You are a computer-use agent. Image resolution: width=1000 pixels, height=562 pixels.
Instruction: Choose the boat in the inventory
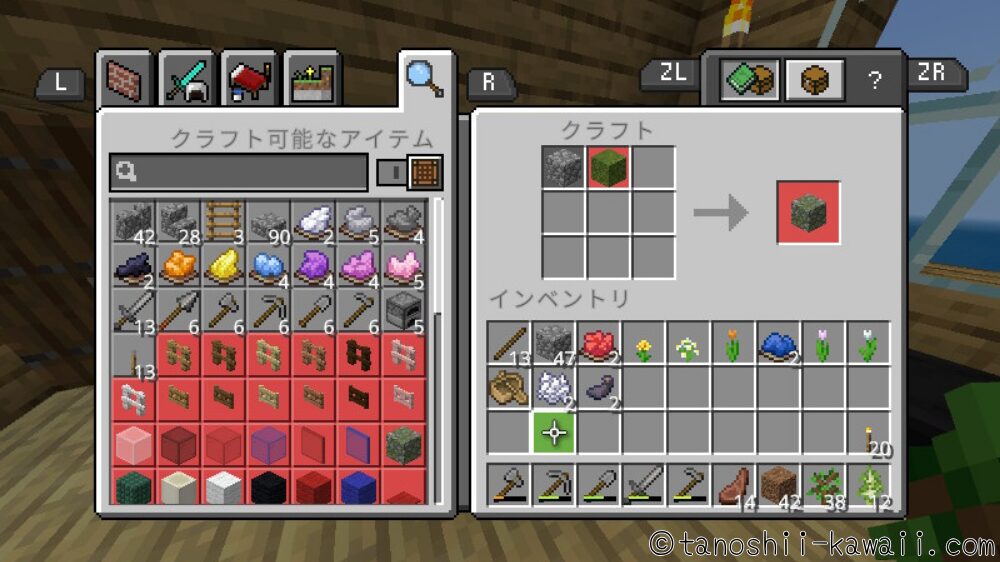[x=508, y=388]
